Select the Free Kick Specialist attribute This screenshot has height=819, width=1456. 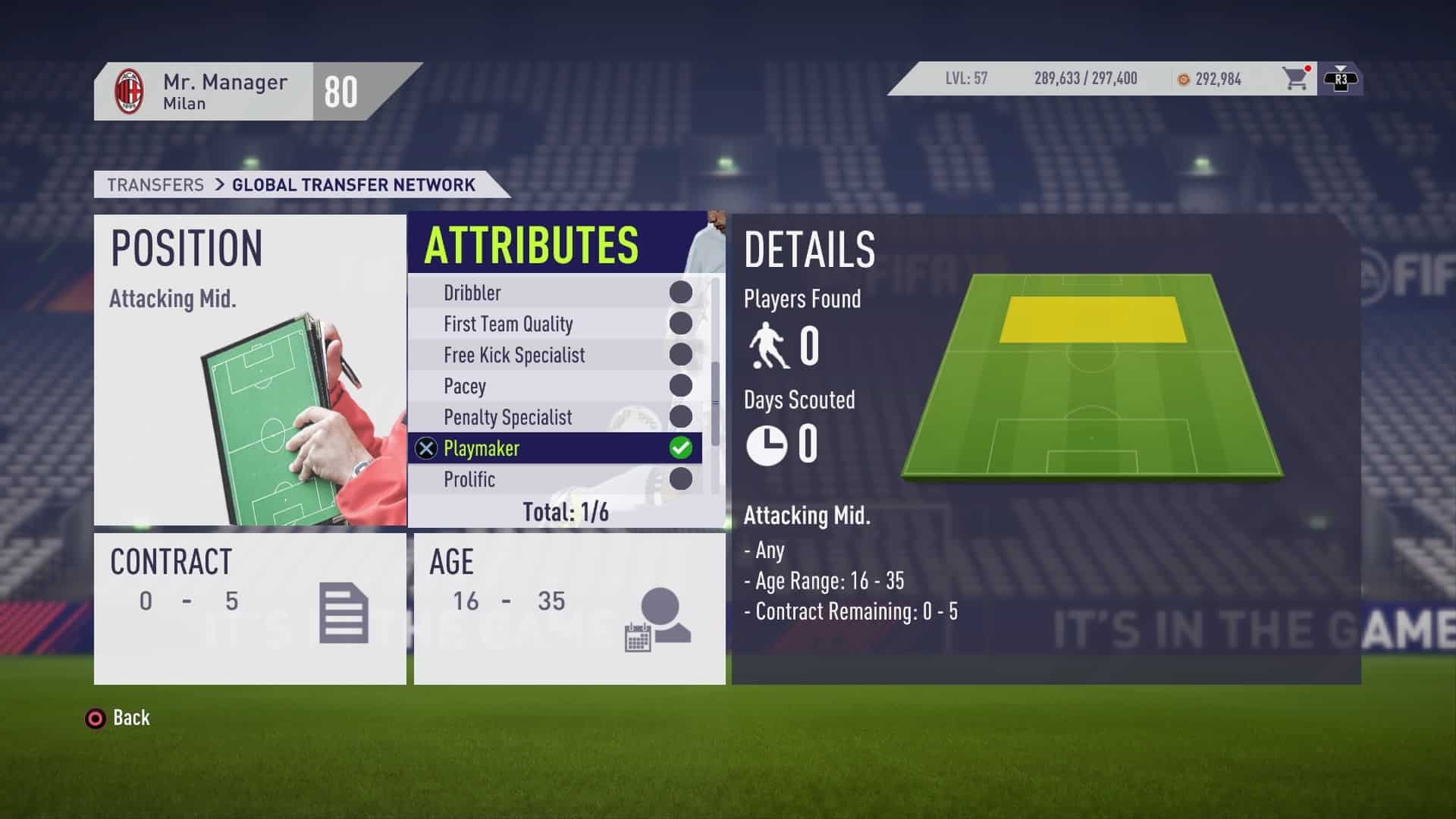[556, 355]
